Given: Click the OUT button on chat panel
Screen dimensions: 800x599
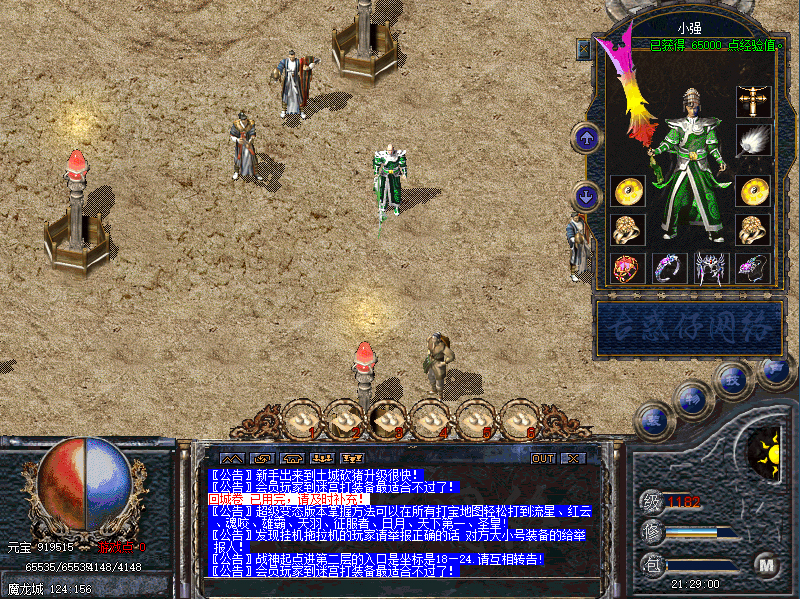Looking at the screenshot, I should point(543,458).
